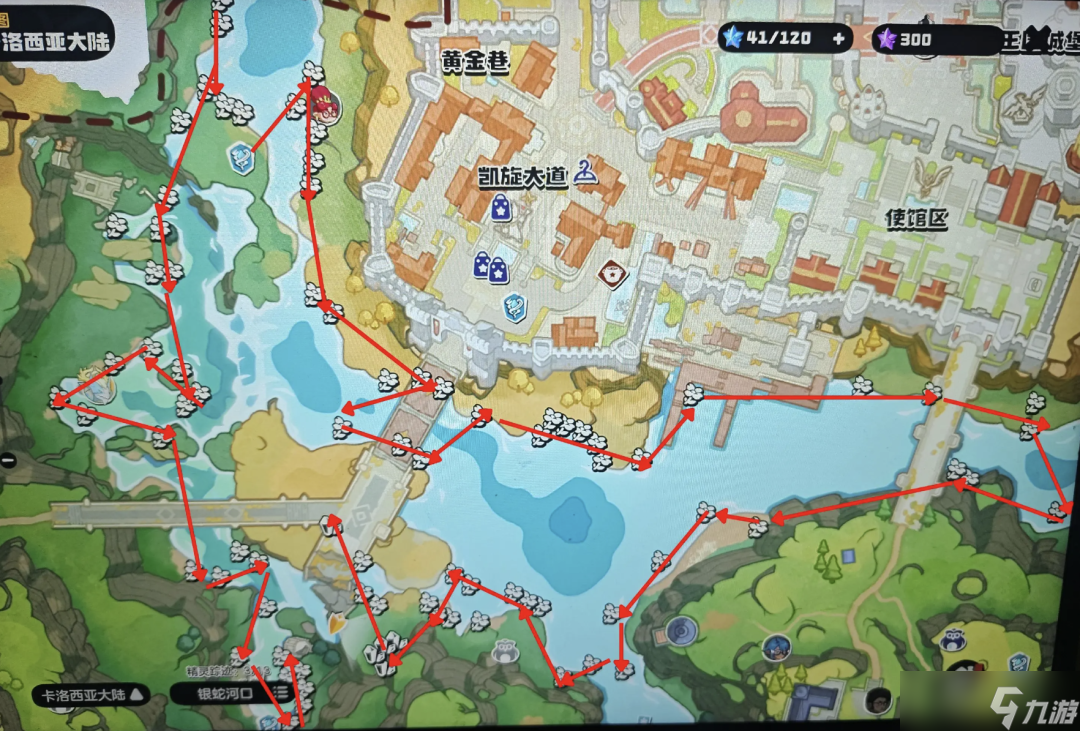Choose the teleport marker west of the river
This screenshot has width=1080, height=731.
tap(241, 157)
